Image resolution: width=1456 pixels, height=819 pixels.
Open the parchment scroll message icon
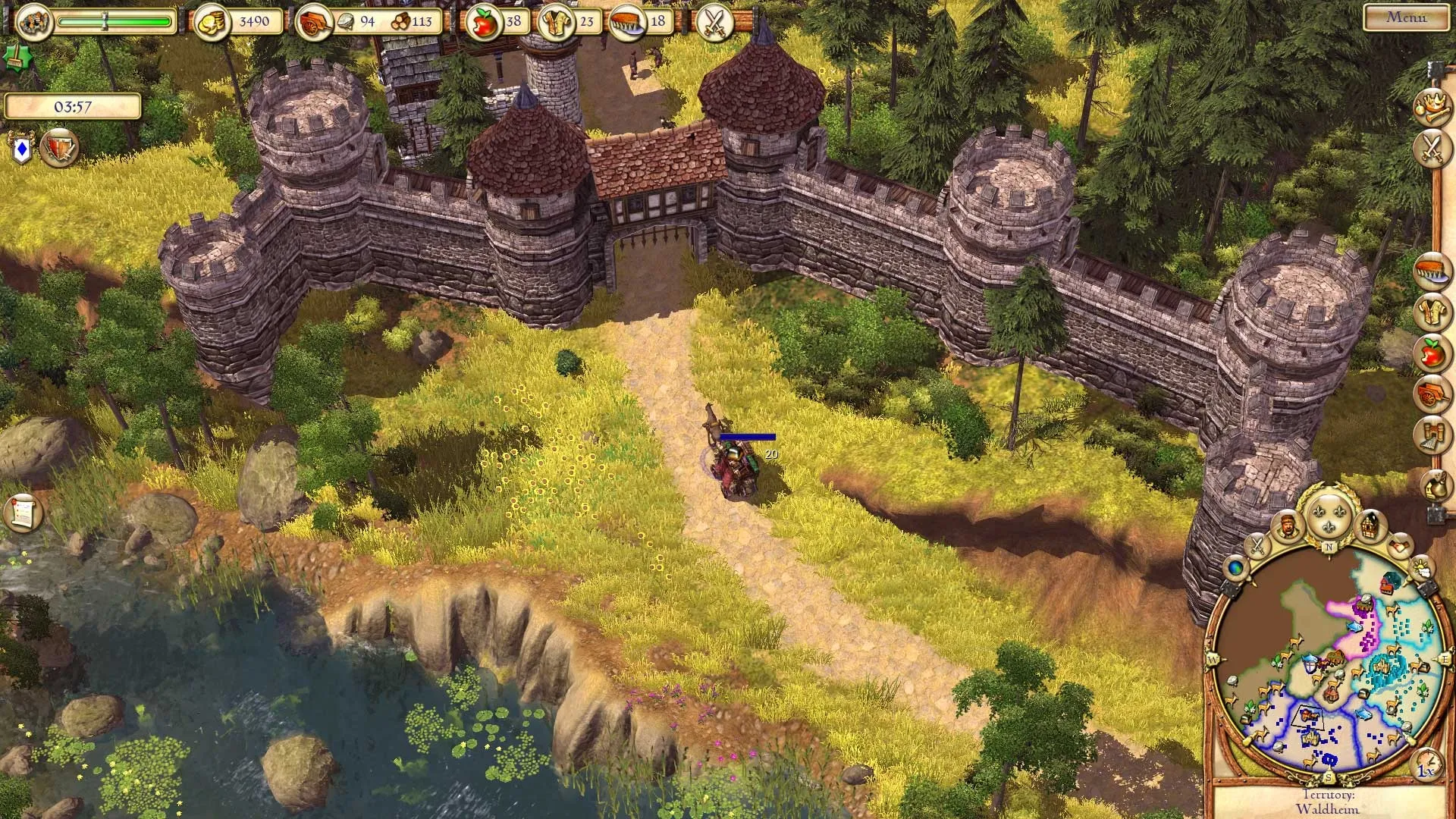click(22, 512)
